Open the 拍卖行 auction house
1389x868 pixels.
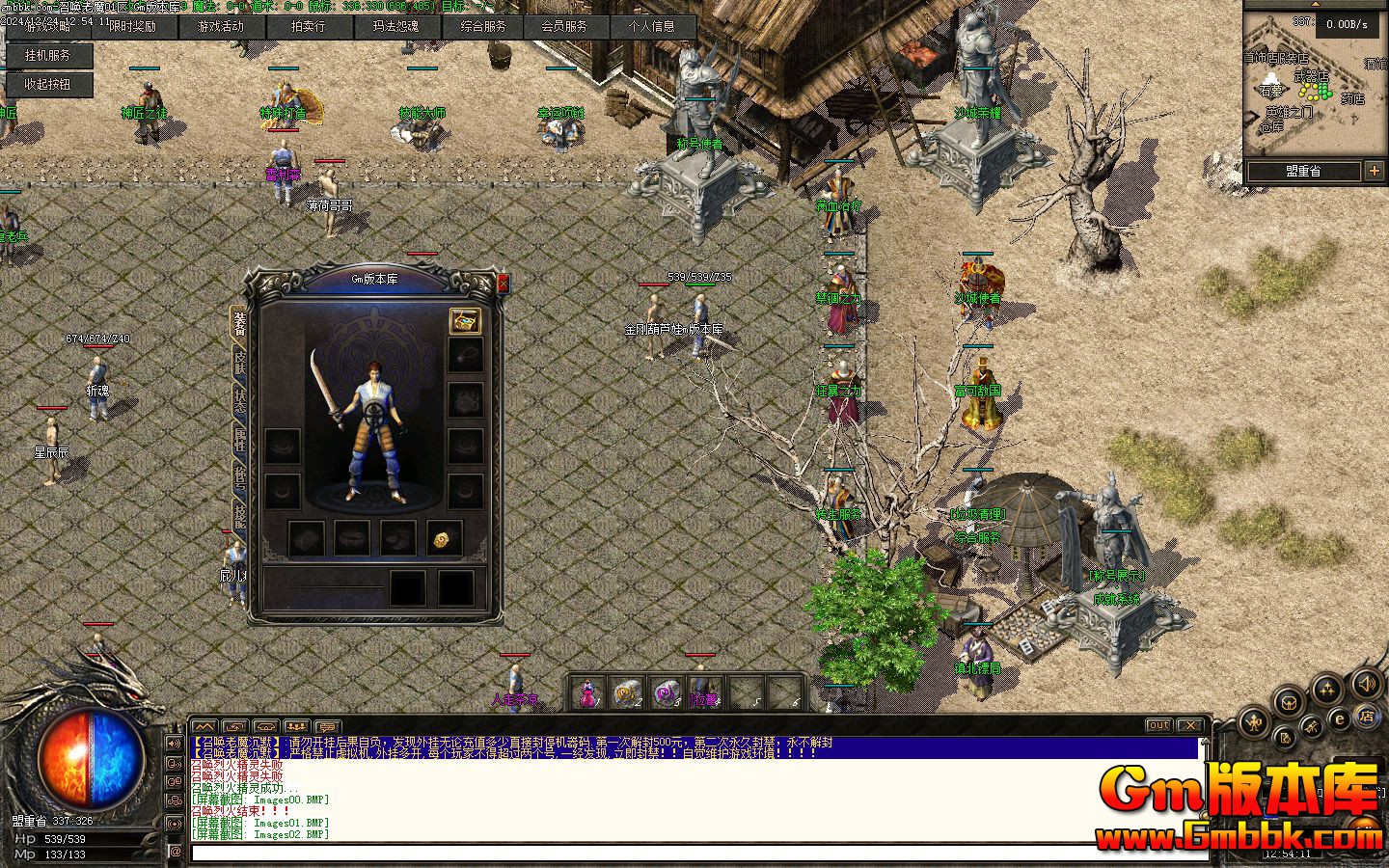point(308,27)
